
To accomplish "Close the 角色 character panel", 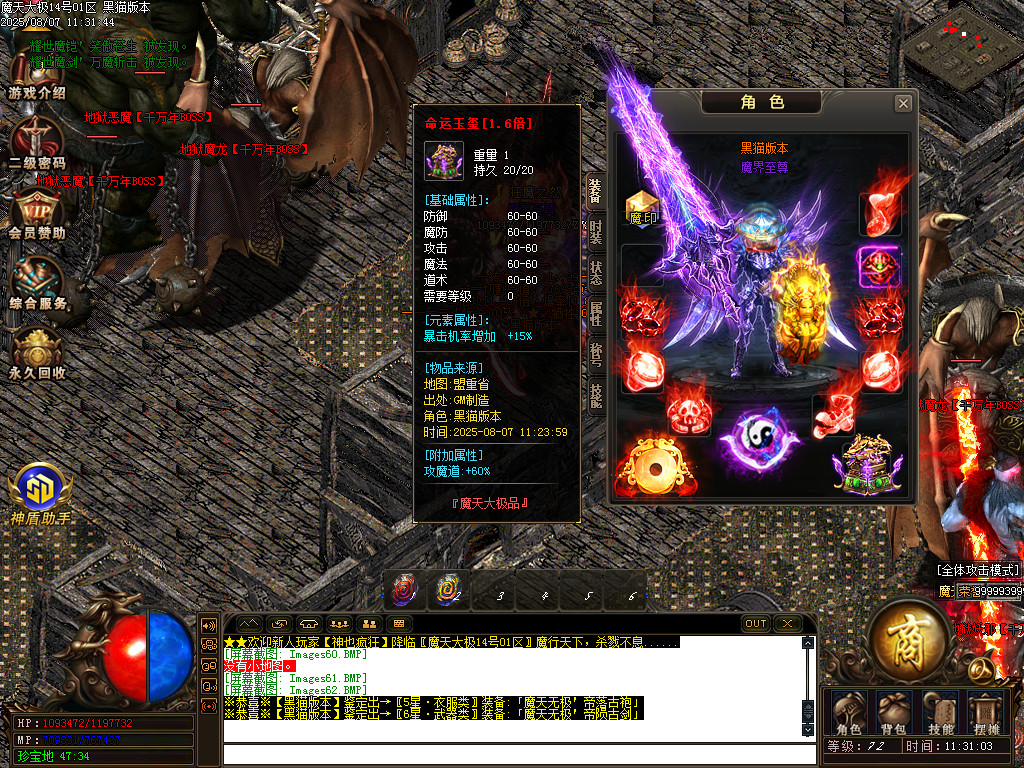I will pos(903,103).
